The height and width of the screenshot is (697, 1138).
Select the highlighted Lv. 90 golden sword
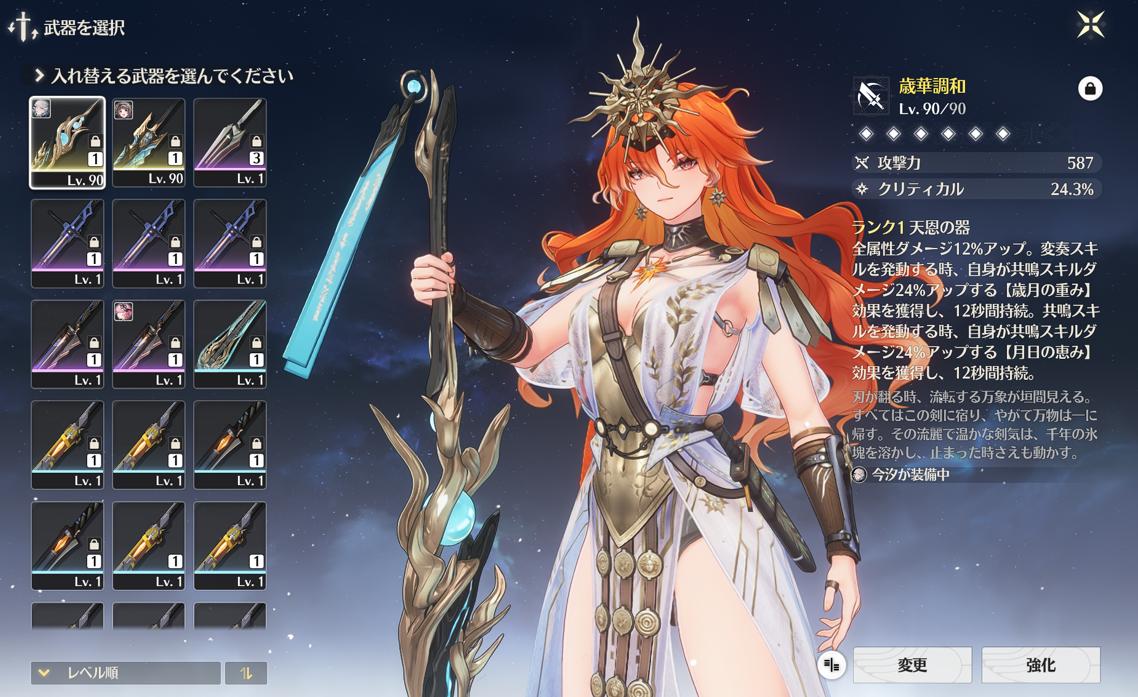(x=67, y=142)
